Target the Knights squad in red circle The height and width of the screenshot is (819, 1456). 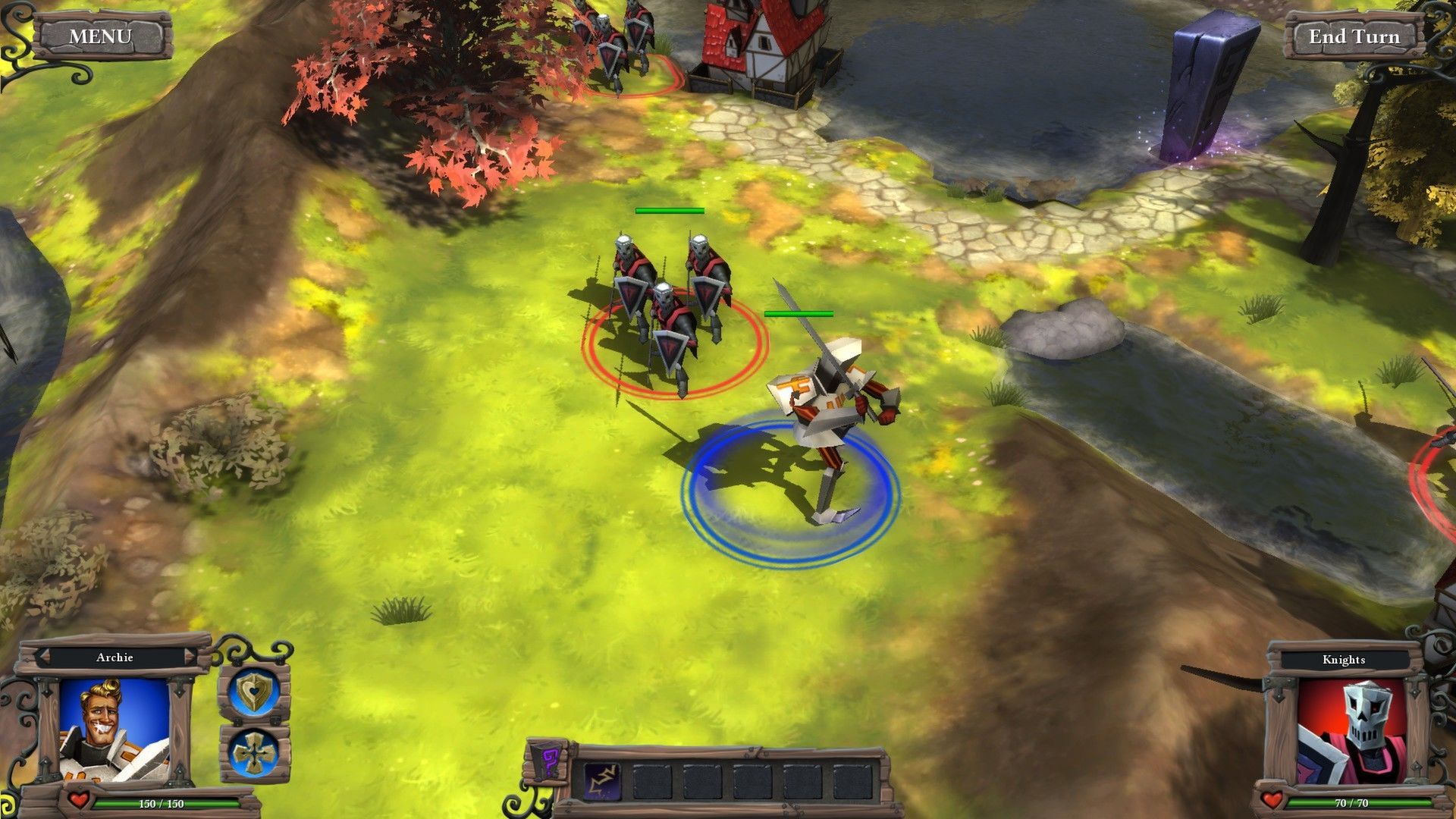pyautogui.click(x=667, y=318)
